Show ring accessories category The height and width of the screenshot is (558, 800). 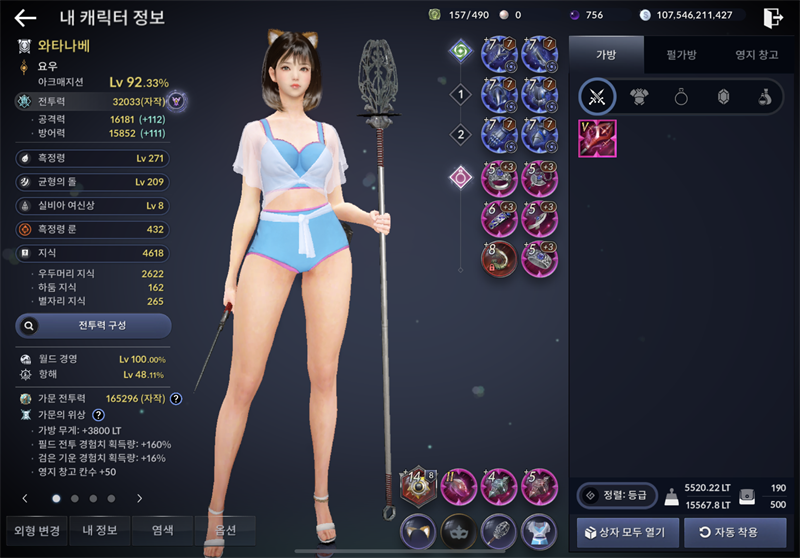click(680, 97)
